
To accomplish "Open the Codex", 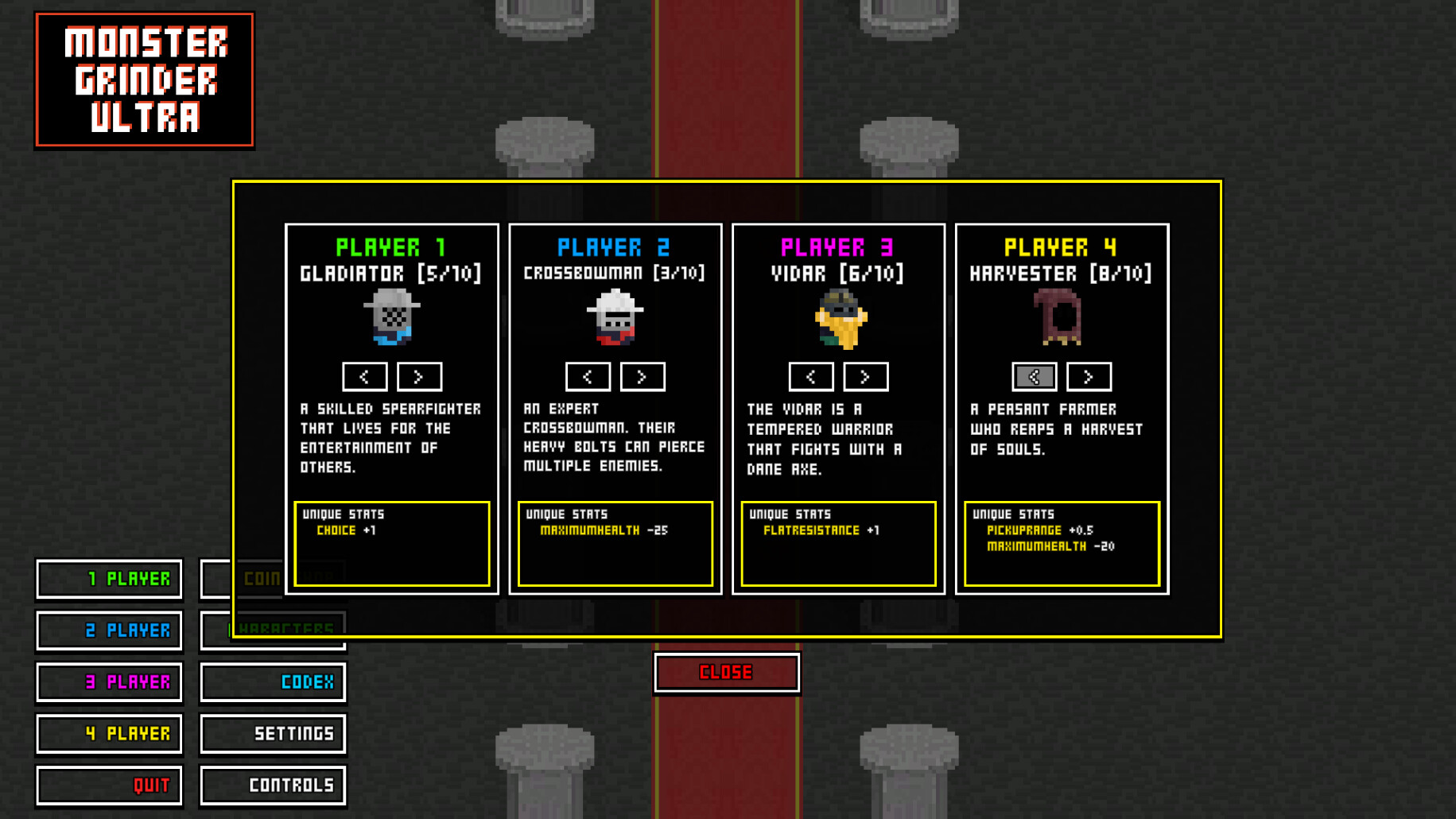I will coord(273,682).
